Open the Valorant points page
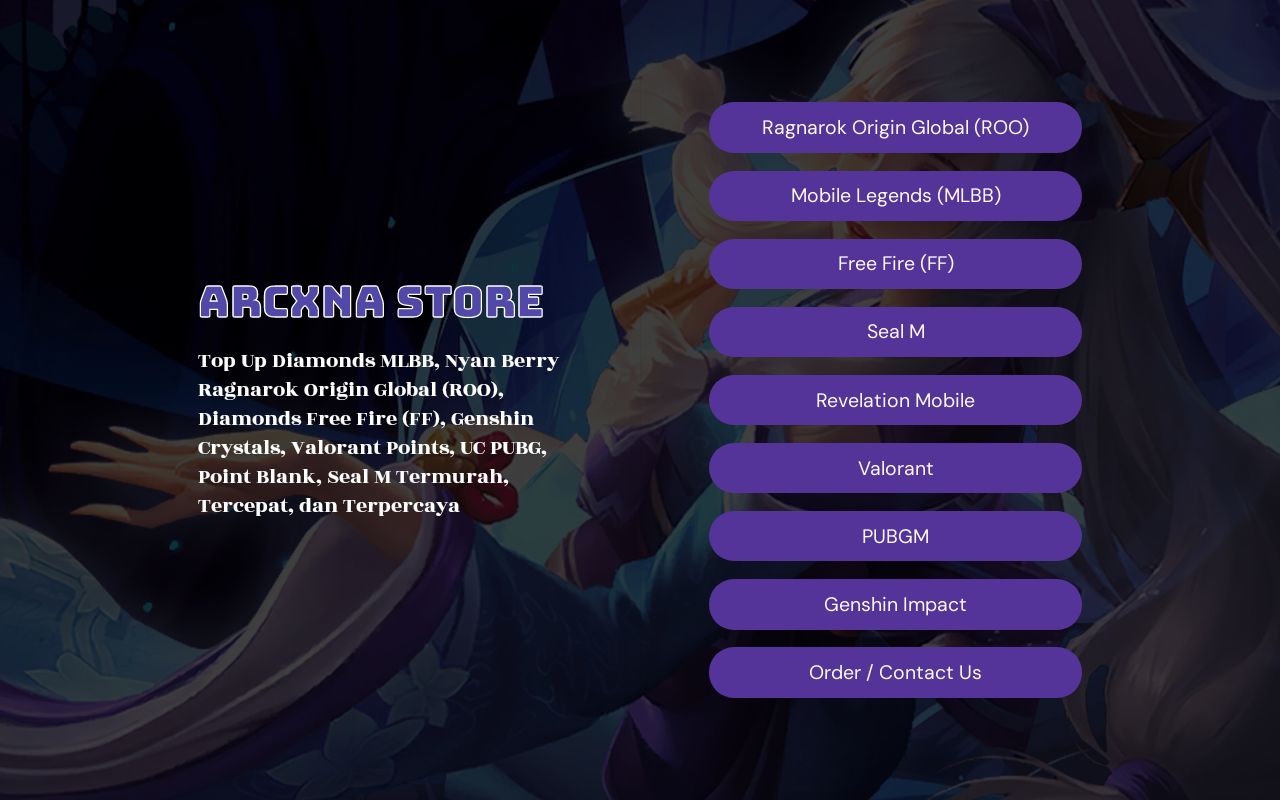Image resolution: width=1280 pixels, height=800 pixels. point(896,468)
